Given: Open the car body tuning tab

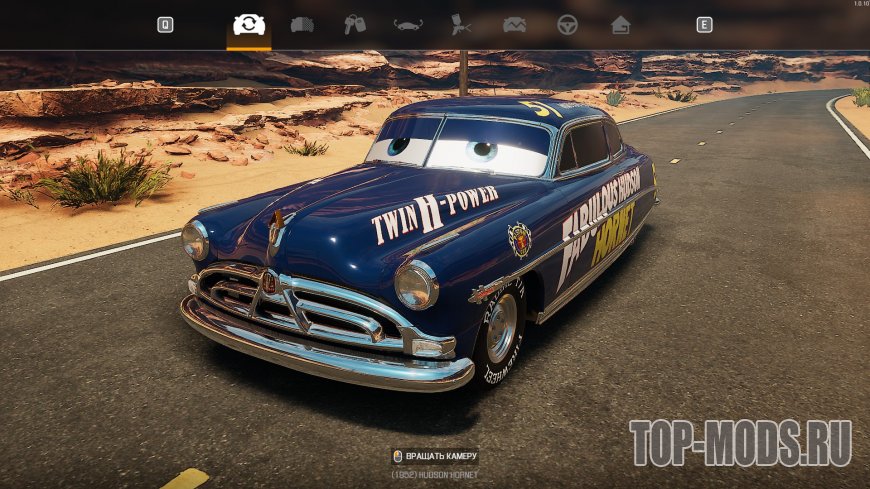Looking at the screenshot, I should tap(408, 25).
